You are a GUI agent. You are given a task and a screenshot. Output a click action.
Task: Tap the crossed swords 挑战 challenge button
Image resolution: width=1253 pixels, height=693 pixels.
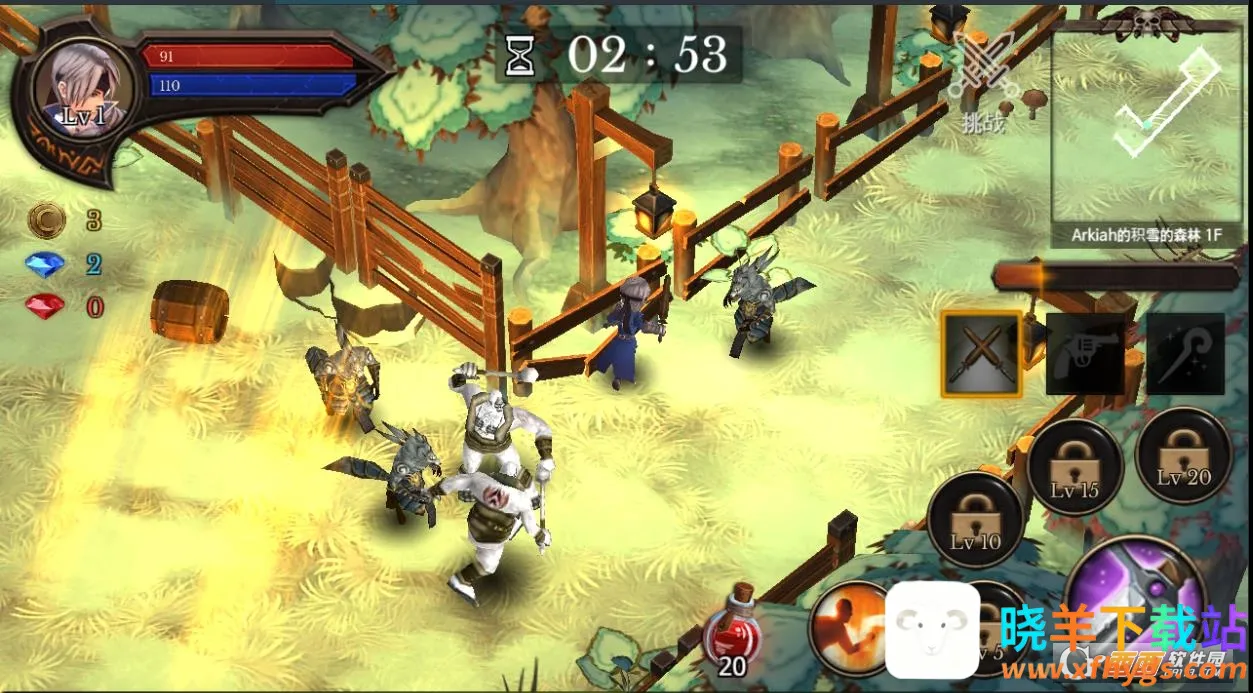(982, 82)
